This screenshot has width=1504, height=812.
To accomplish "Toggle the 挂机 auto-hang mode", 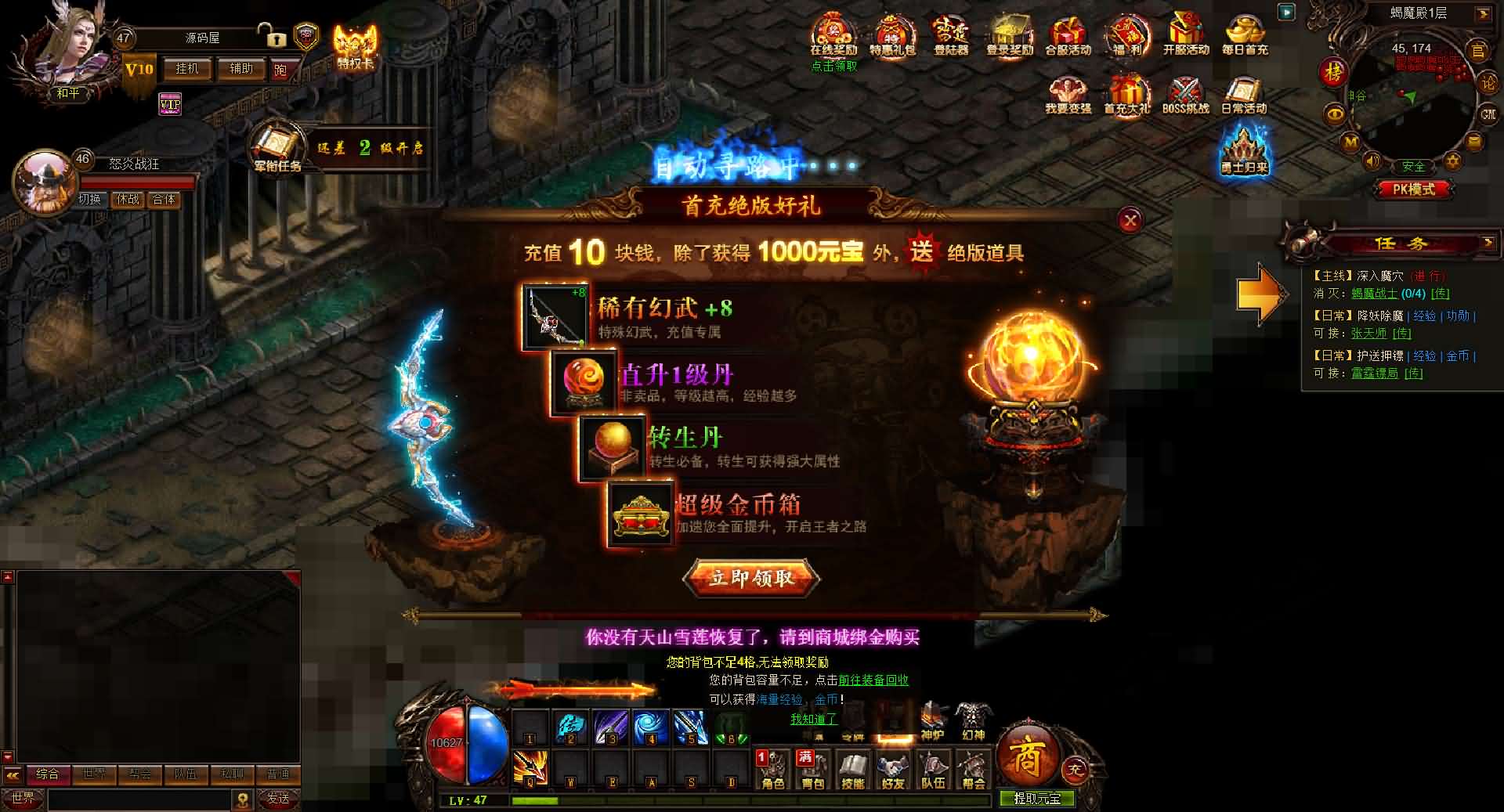I will 188,69.
